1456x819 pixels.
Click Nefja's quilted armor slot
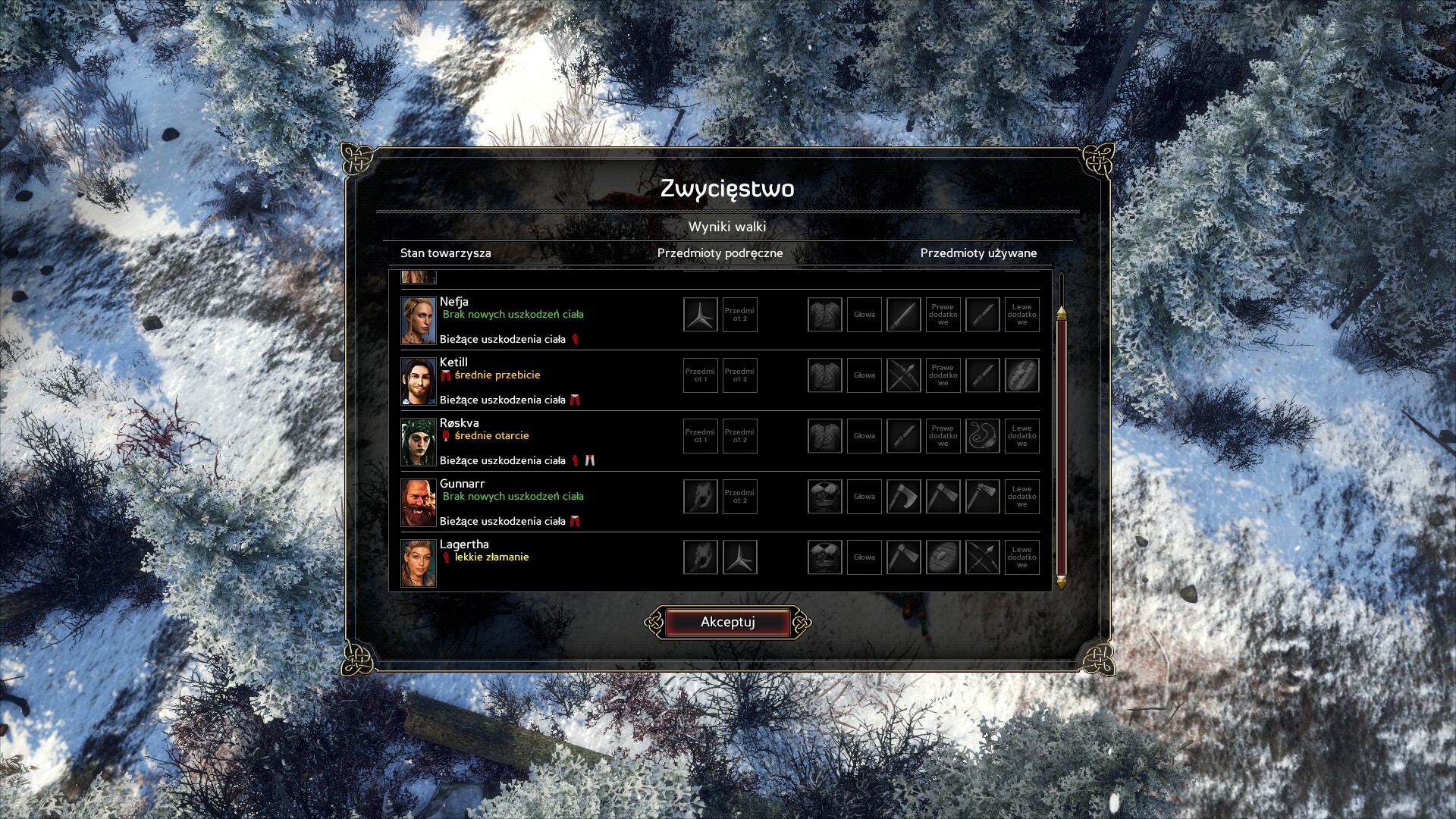(x=824, y=315)
